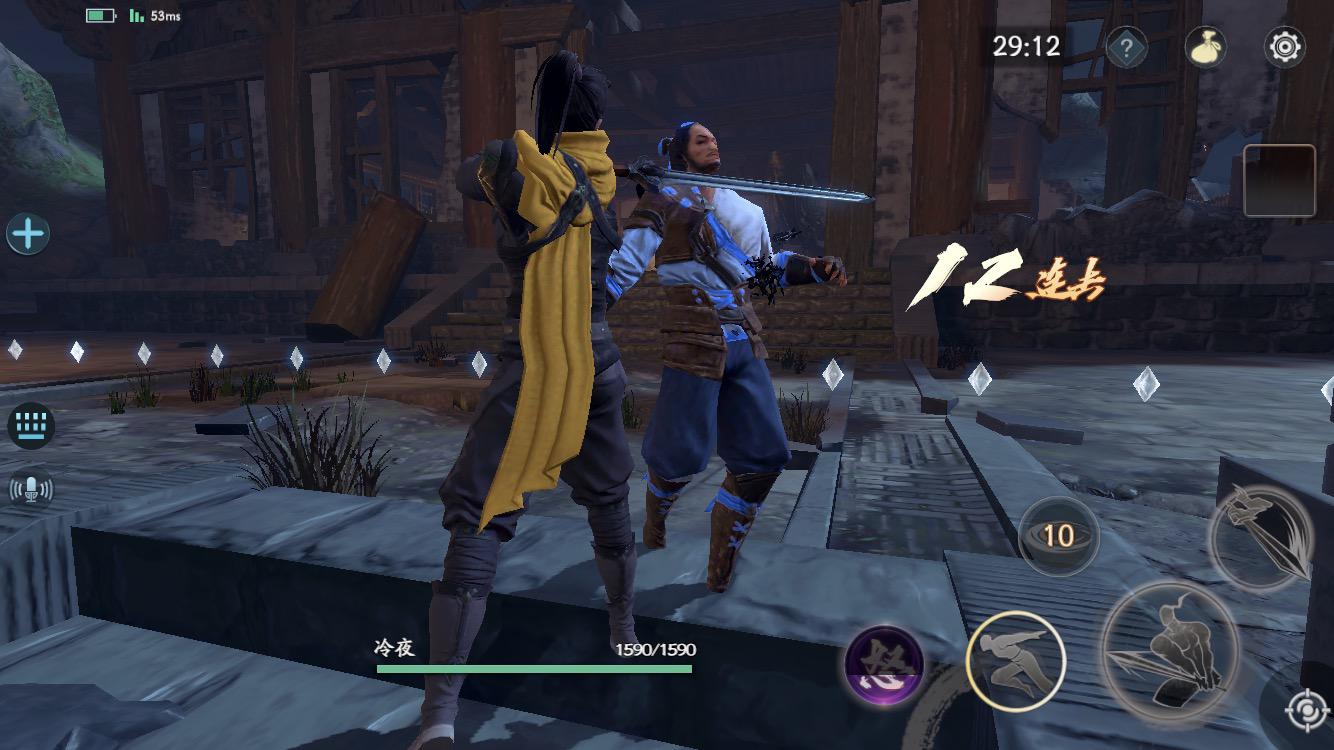Toggle the target lock-on crosshair

tap(1304, 710)
